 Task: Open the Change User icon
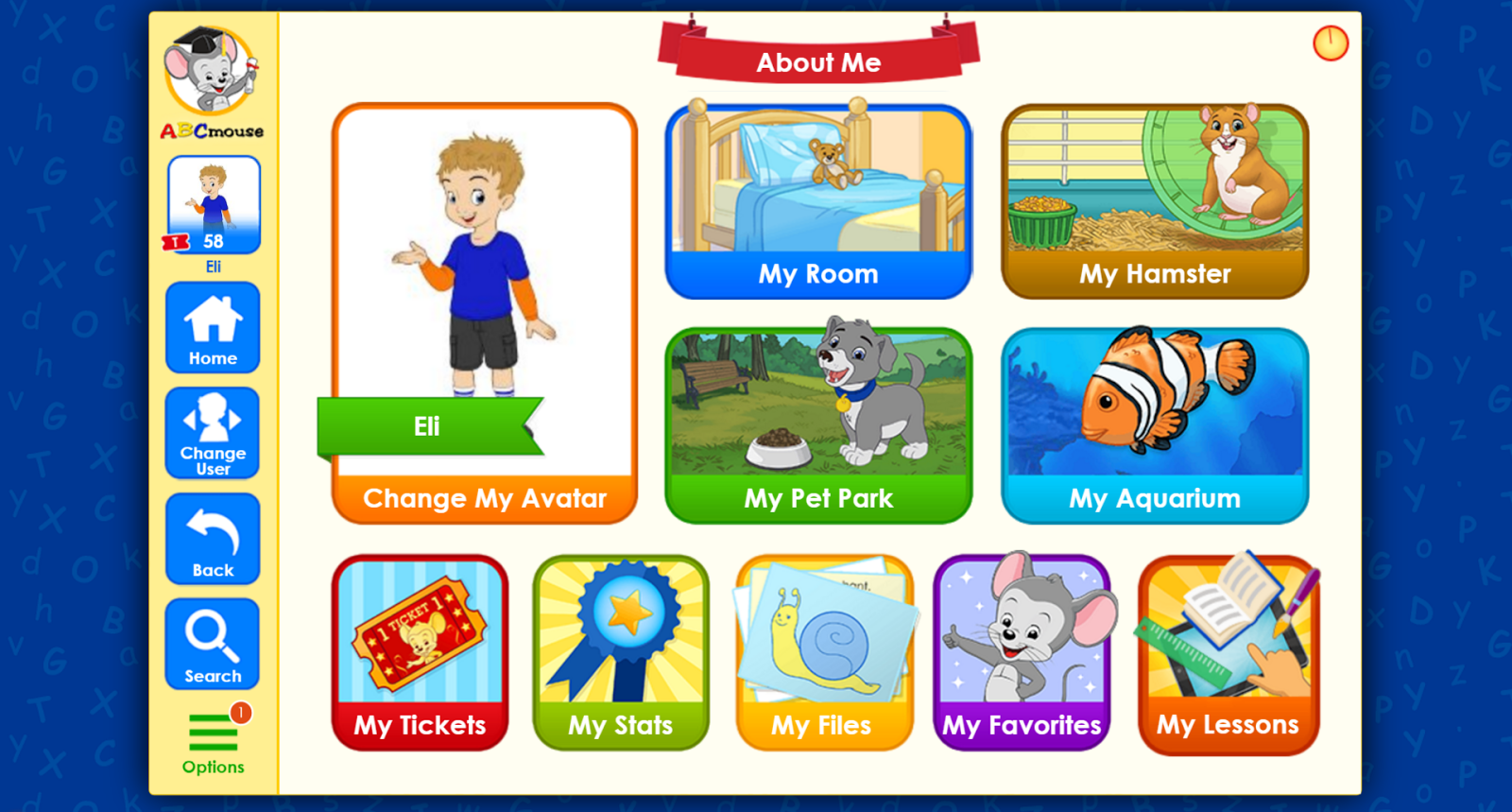(212, 433)
